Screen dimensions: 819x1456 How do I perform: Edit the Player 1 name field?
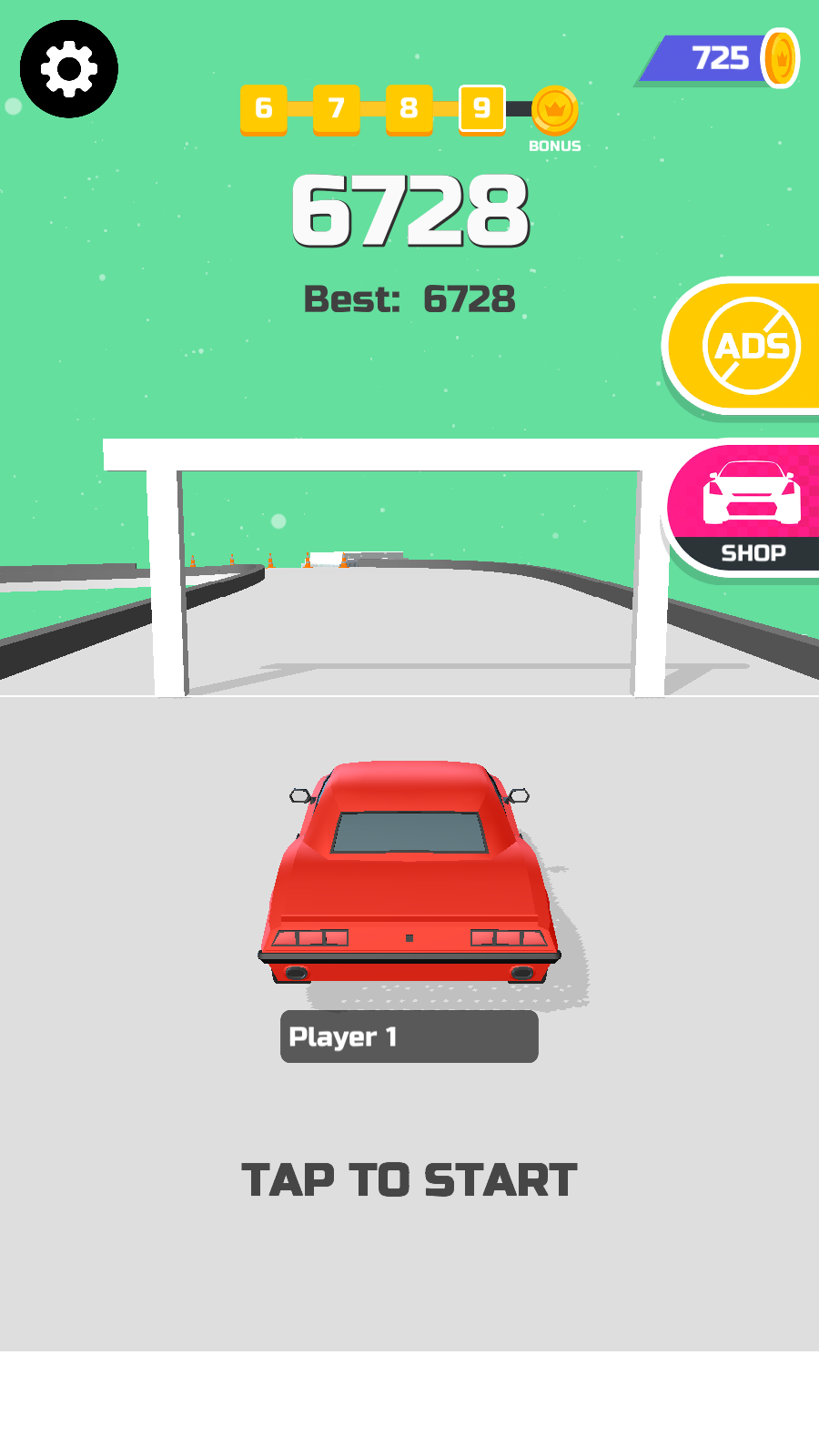point(409,1036)
